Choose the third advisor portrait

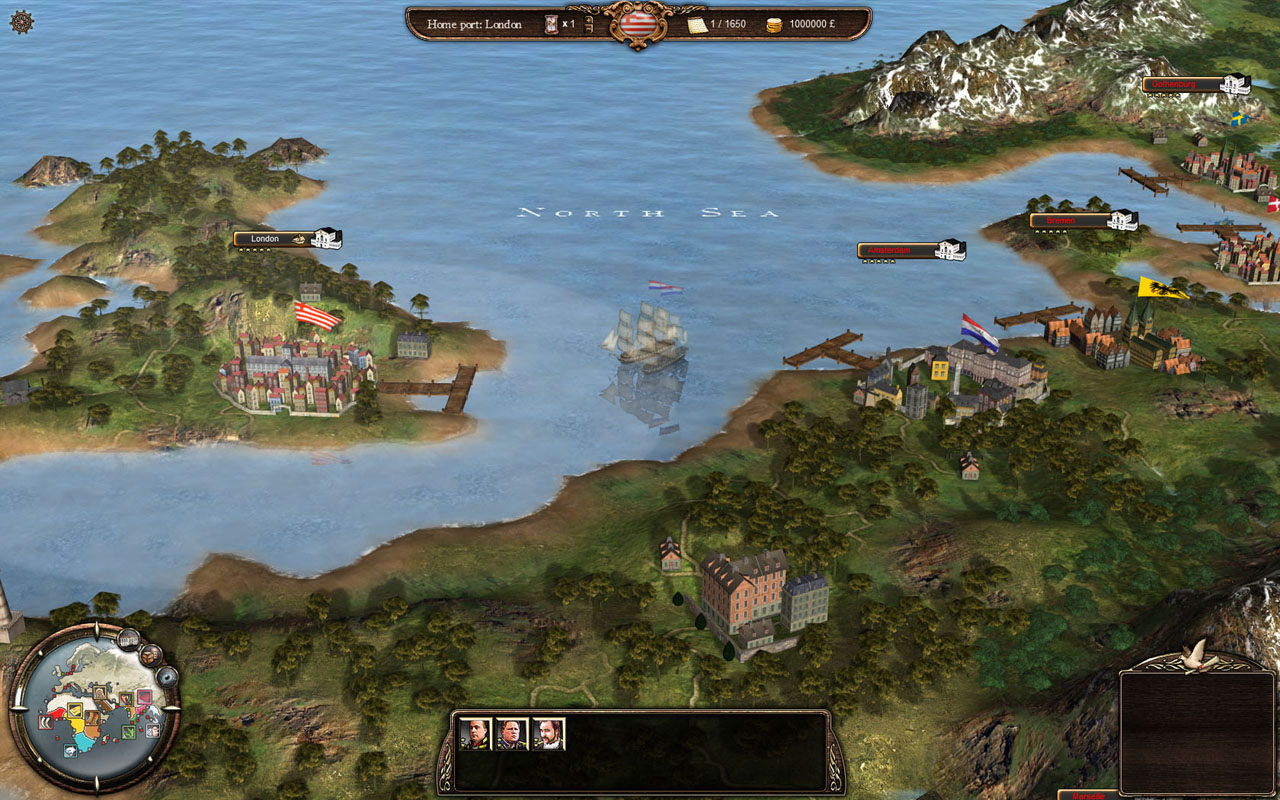(548, 734)
